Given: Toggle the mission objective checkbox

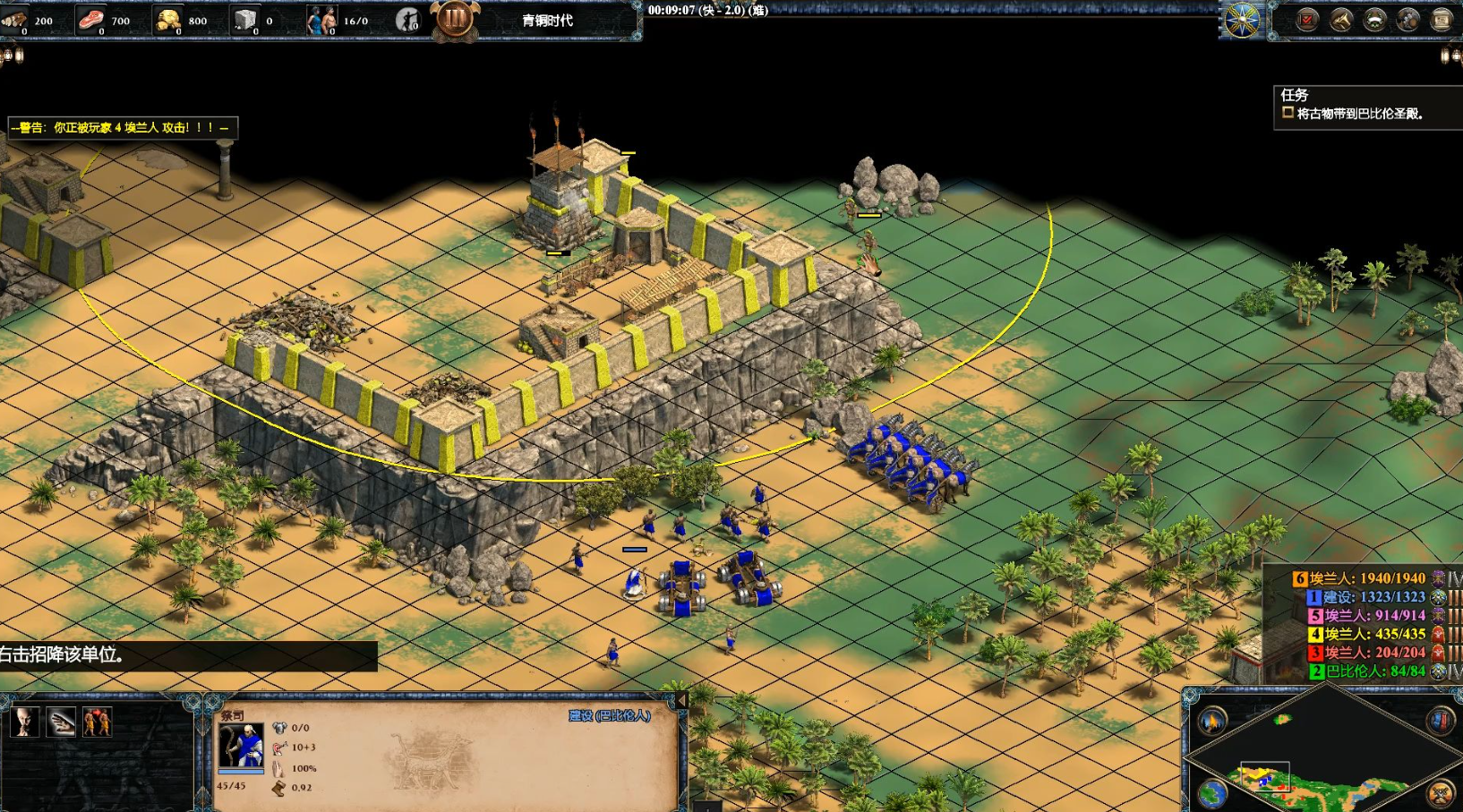Looking at the screenshot, I should (x=1288, y=113).
